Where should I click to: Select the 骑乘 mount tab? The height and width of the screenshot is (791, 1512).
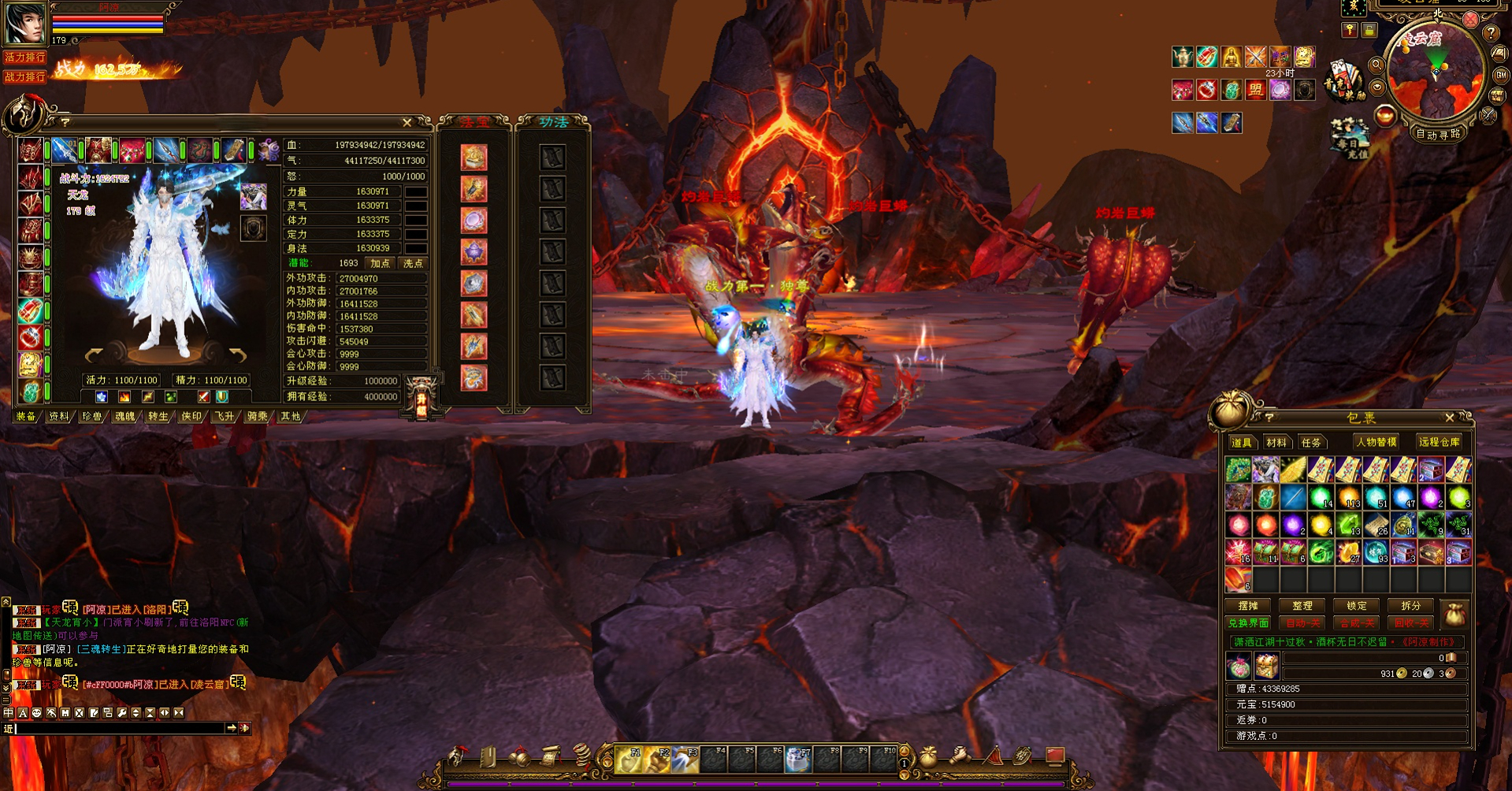(x=257, y=416)
